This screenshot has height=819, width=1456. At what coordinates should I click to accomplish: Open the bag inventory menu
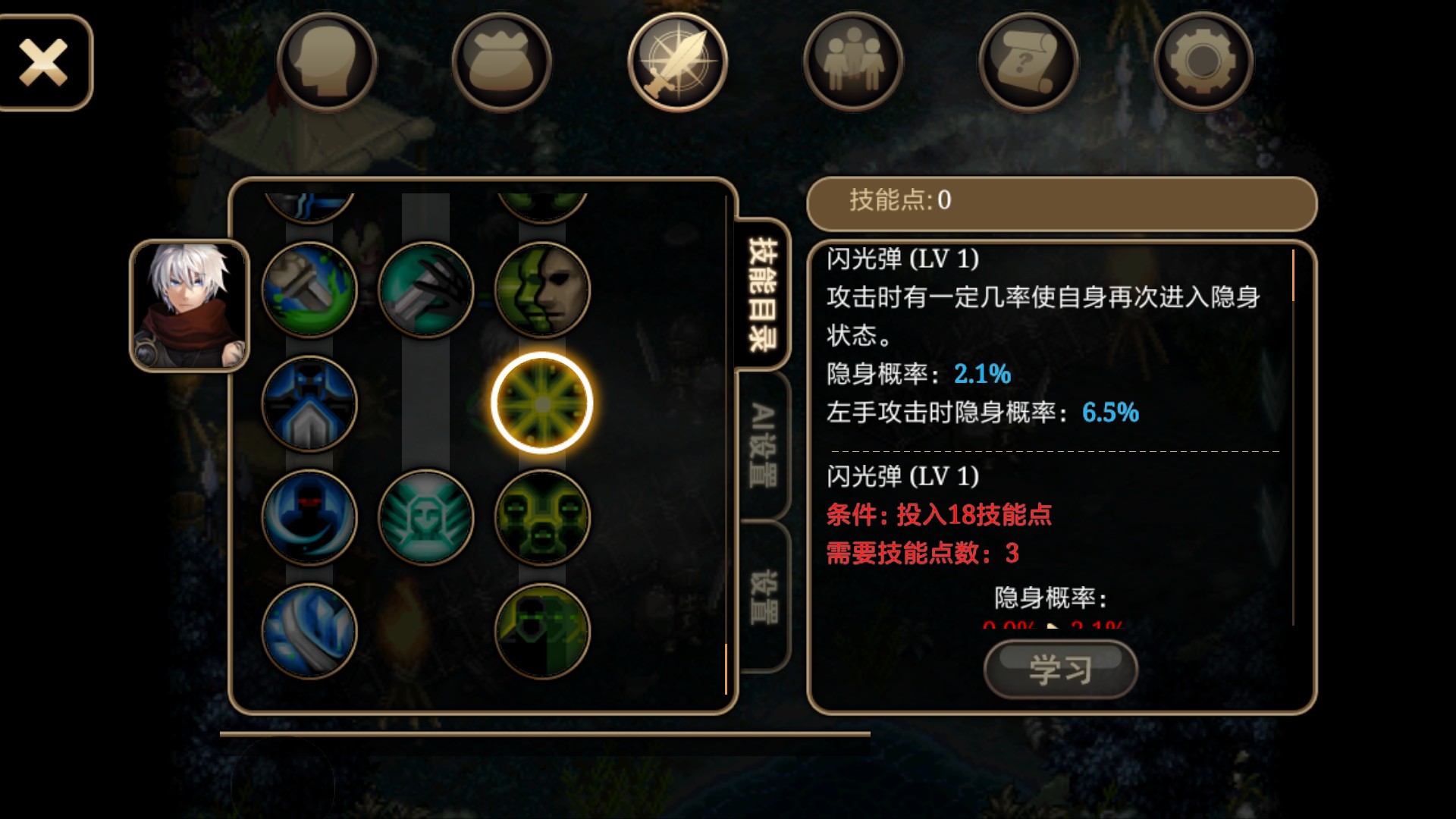[501, 62]
